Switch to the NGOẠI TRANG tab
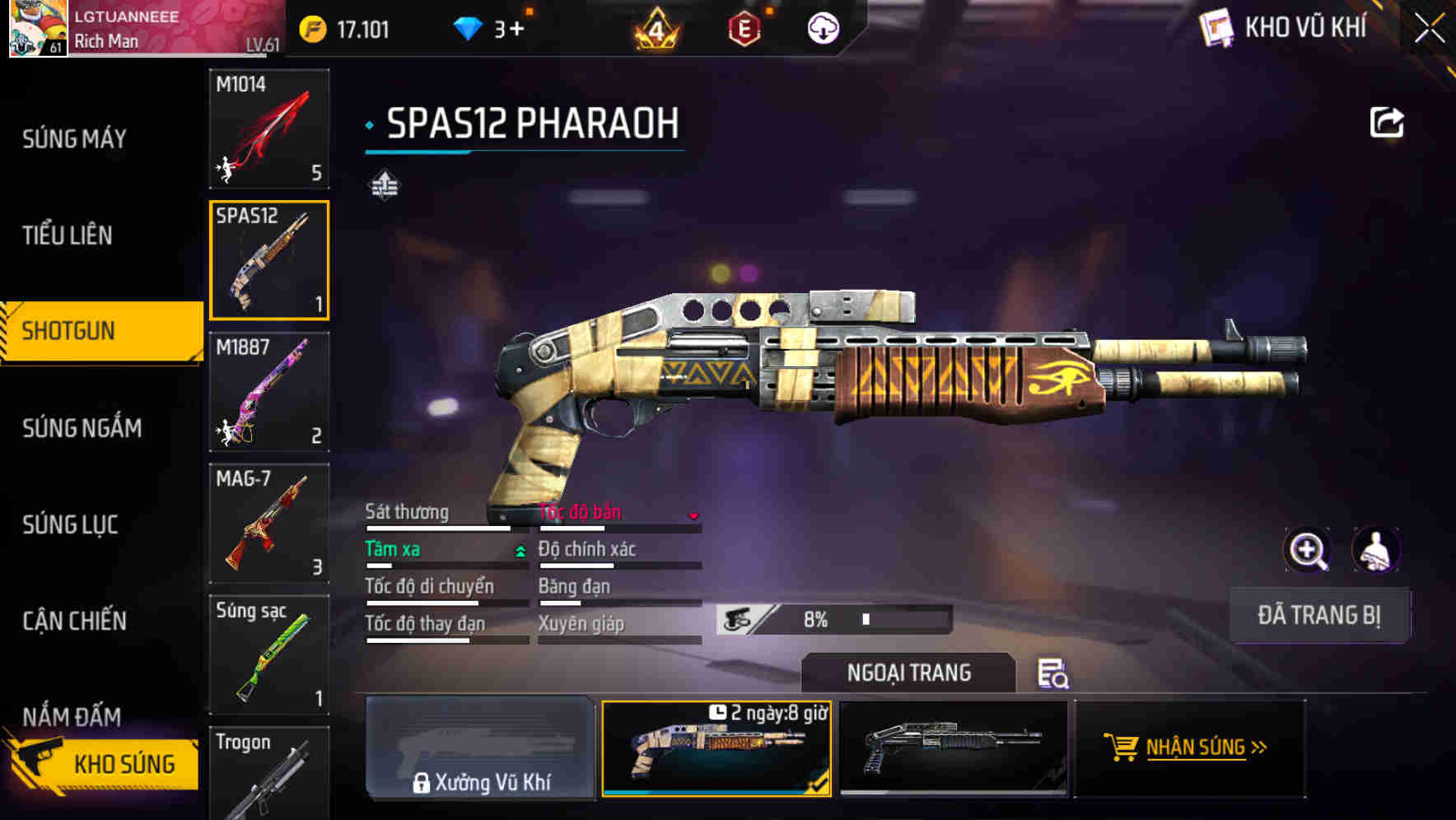 point(909,673)
